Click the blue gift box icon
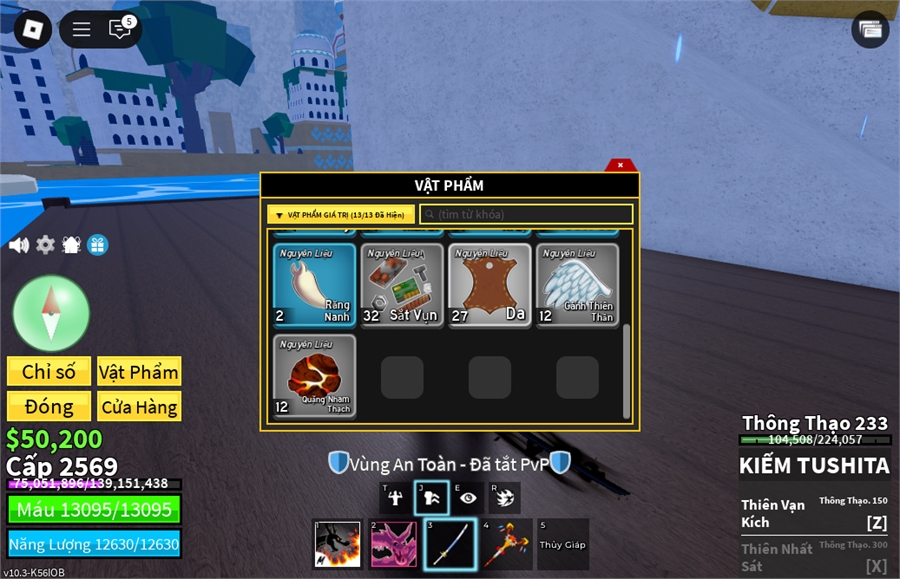The image size is (900, 579). [97, 245]
